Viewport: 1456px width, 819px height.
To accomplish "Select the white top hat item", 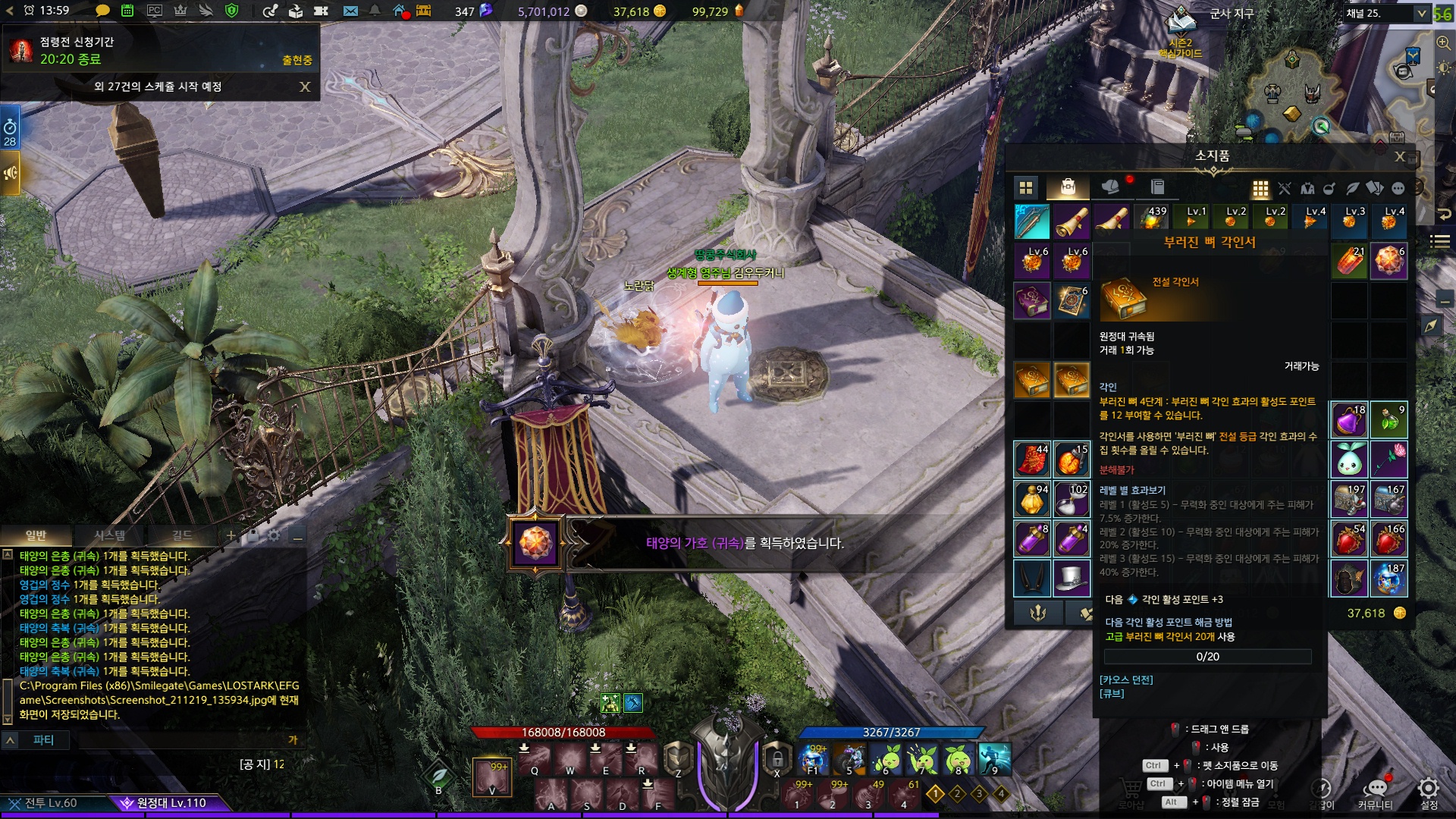I will tap(1072, 579).
